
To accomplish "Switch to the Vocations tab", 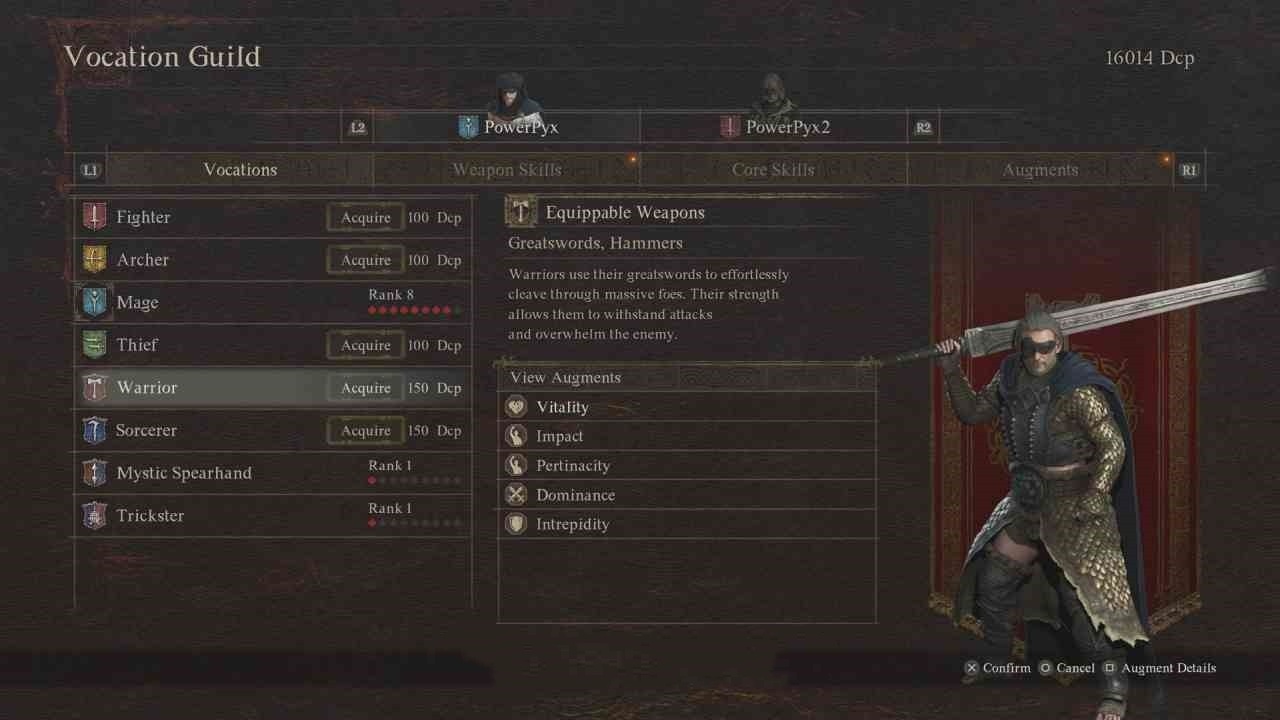I will point(240,170).
